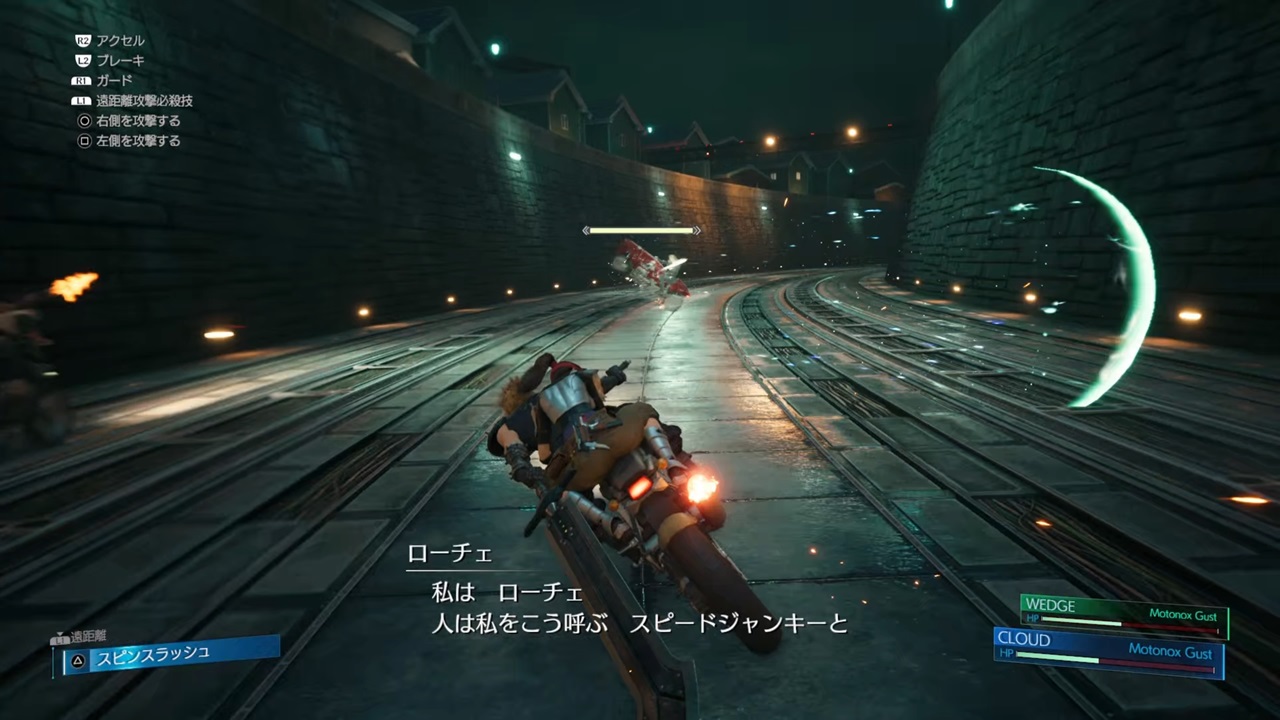The width and height of the screenshot is (1280, 720).
Task: Click the L2 brake button icon
Action: point(83,58)
